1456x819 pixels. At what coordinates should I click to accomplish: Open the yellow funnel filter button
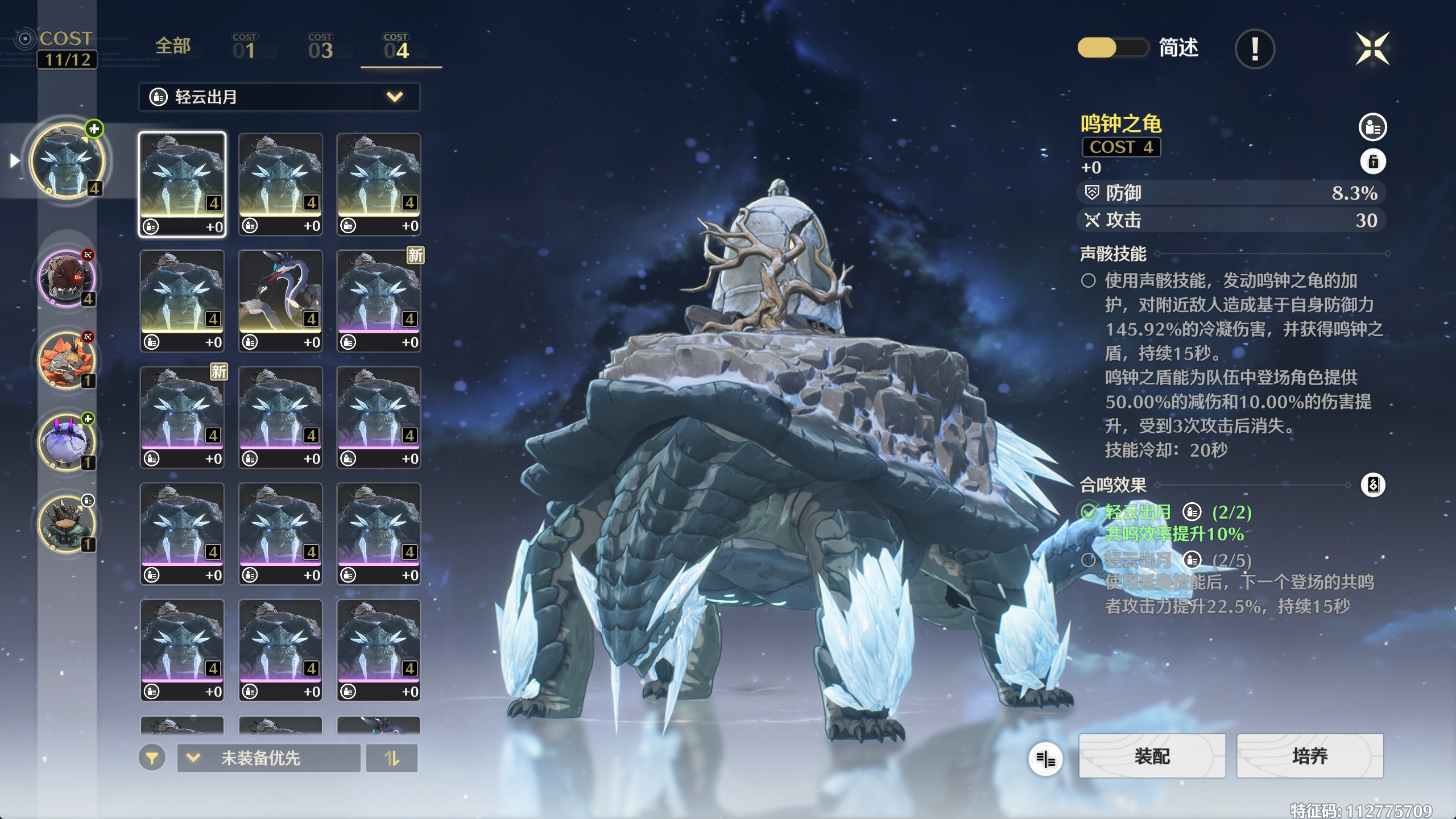click(152, 758)
